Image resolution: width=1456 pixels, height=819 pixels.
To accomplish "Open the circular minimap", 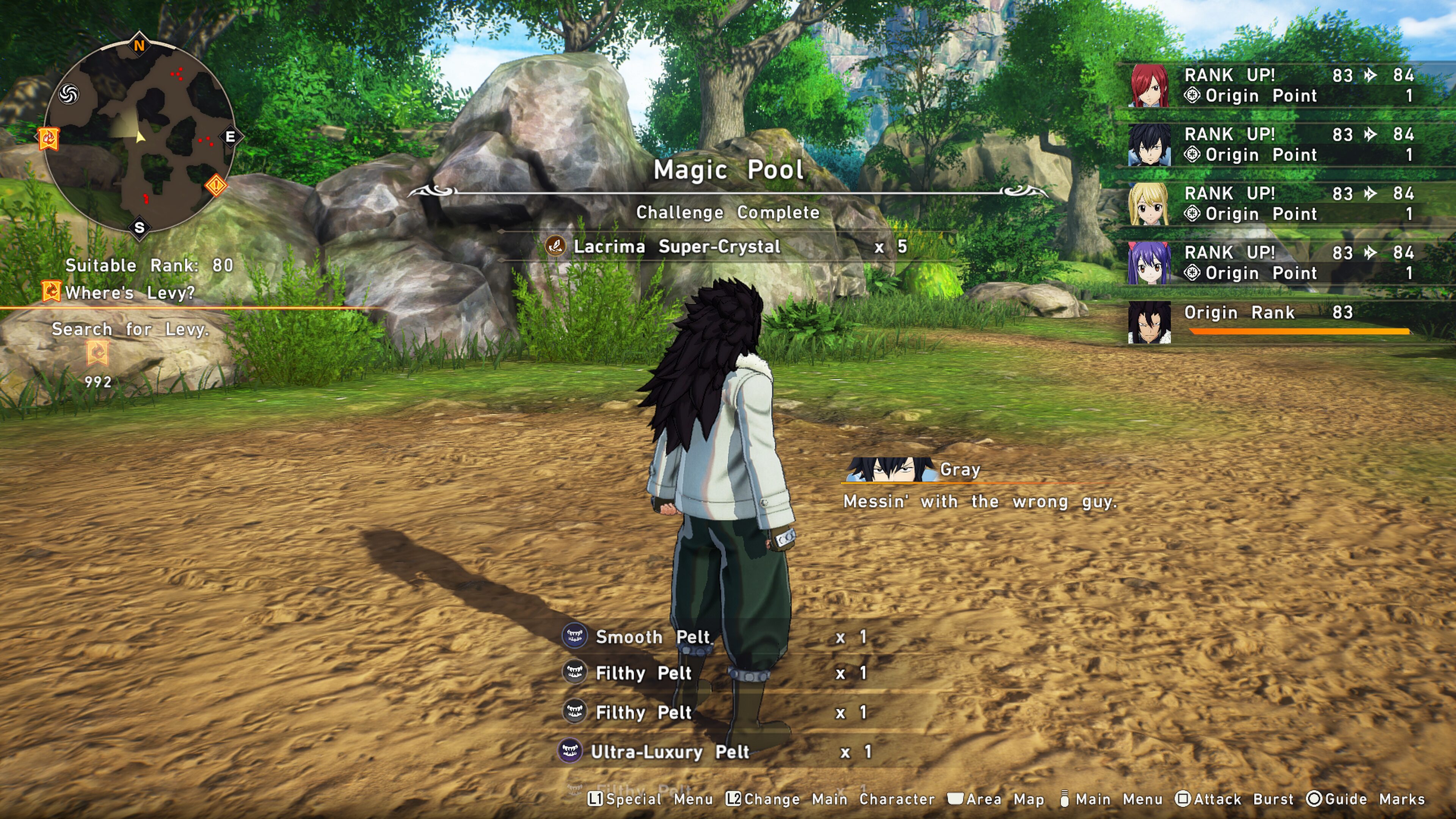I will point(140,137).
